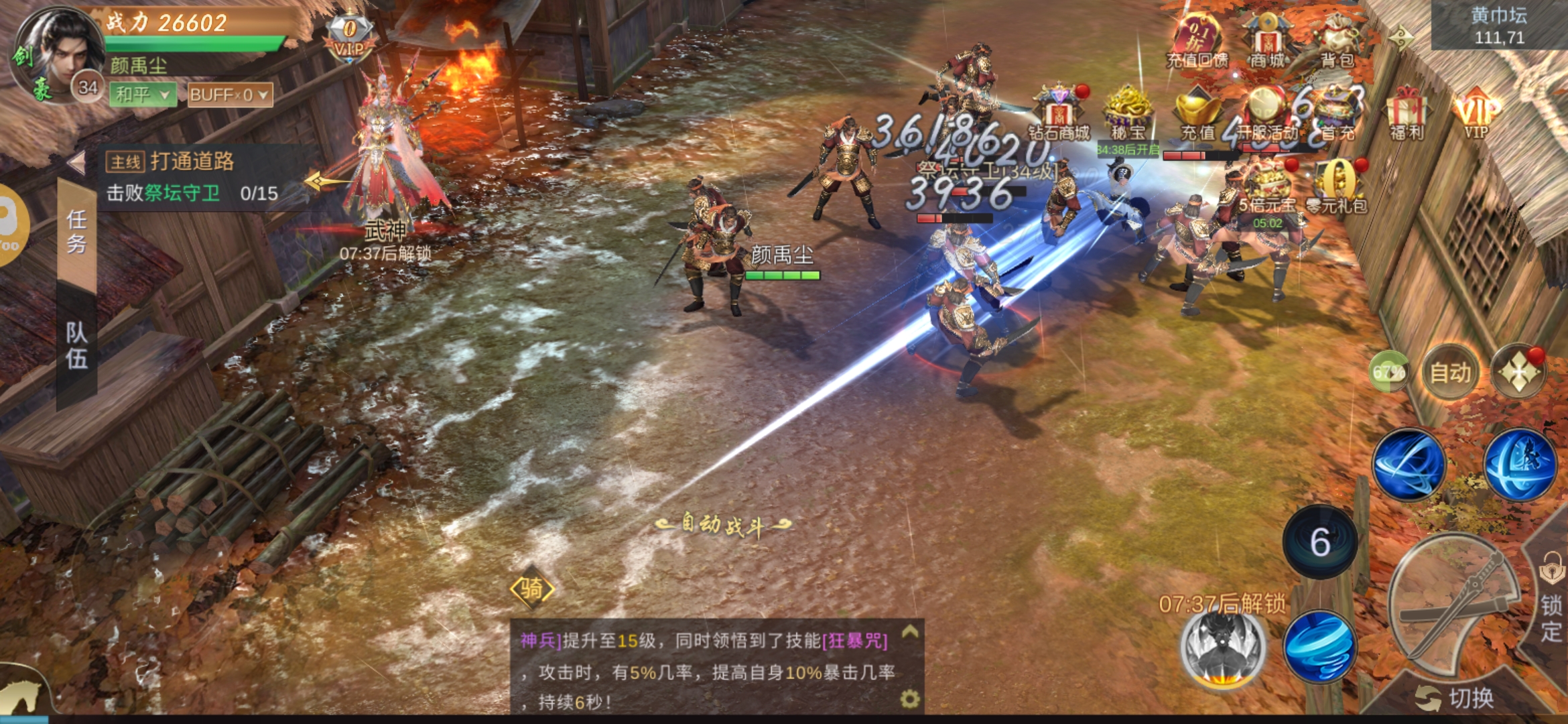Image resolution: width=1568 pixels, height=724 pixels.
Task: Expand the BUFF×0 dropdown
Action: click(x=229, y=95)
